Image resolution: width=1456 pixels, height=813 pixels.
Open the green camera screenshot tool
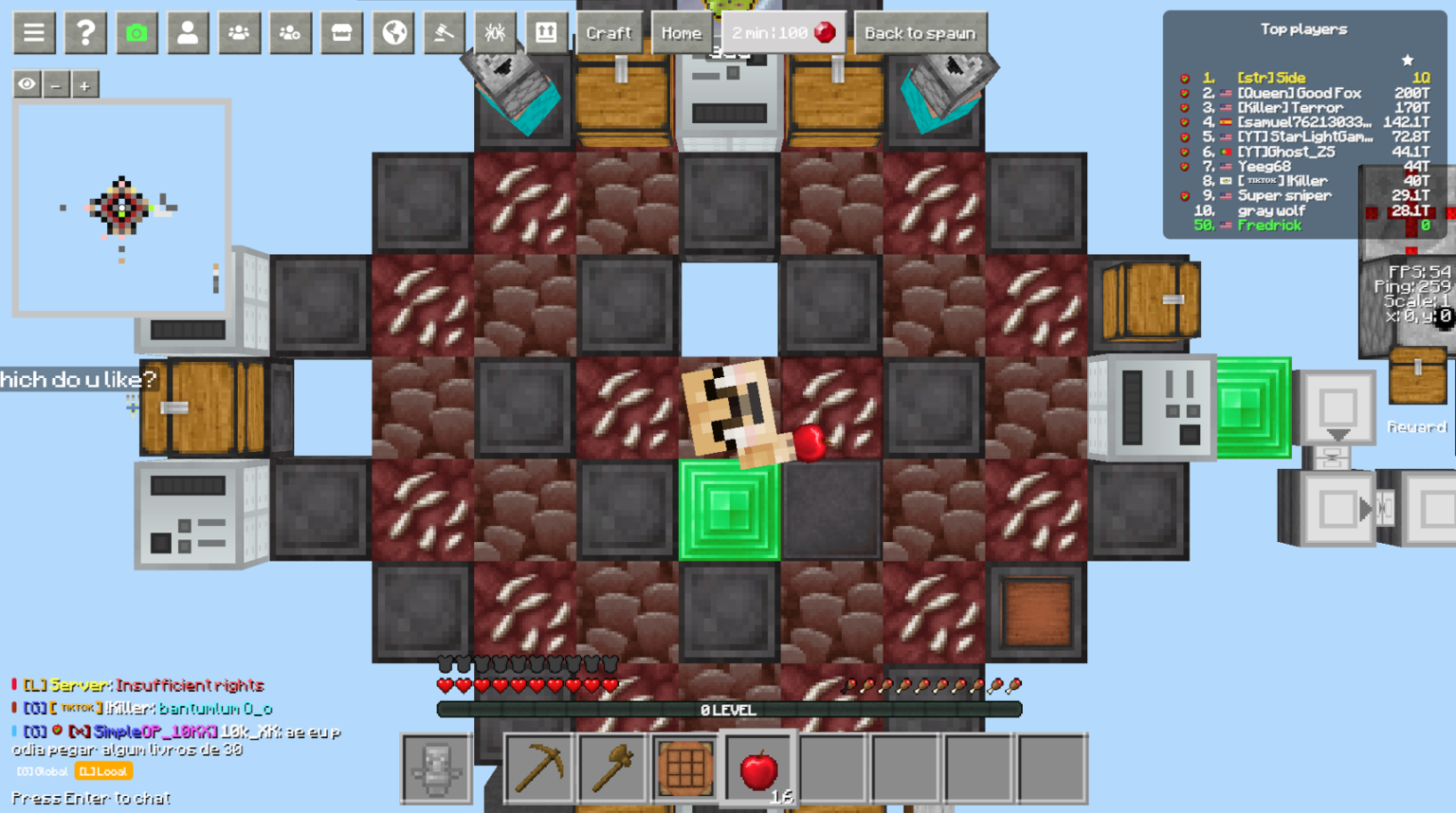(137, 32)
